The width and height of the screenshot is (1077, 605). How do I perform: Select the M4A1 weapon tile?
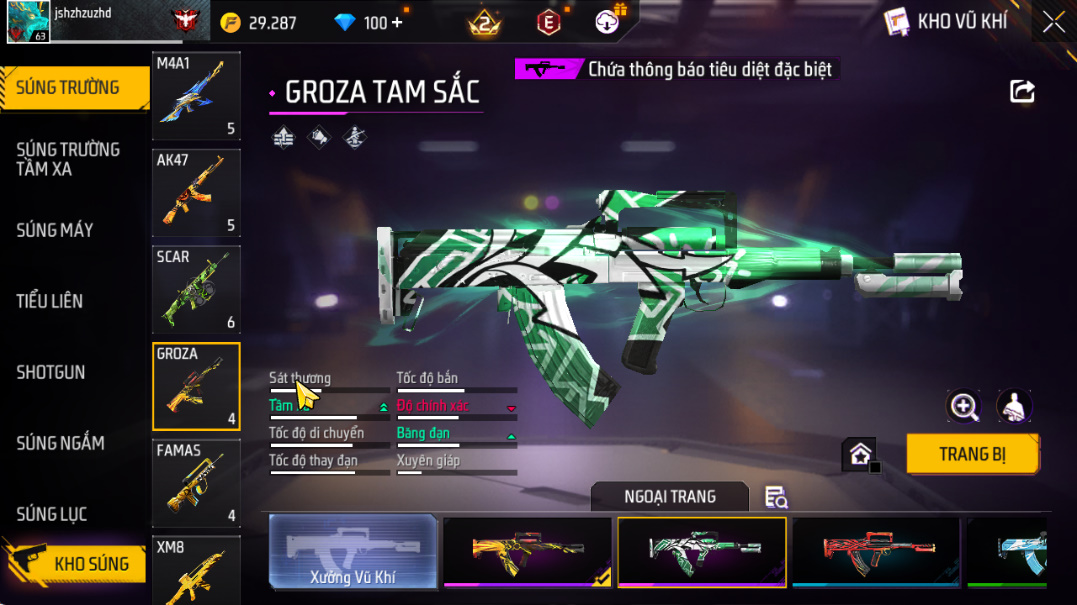196,96
